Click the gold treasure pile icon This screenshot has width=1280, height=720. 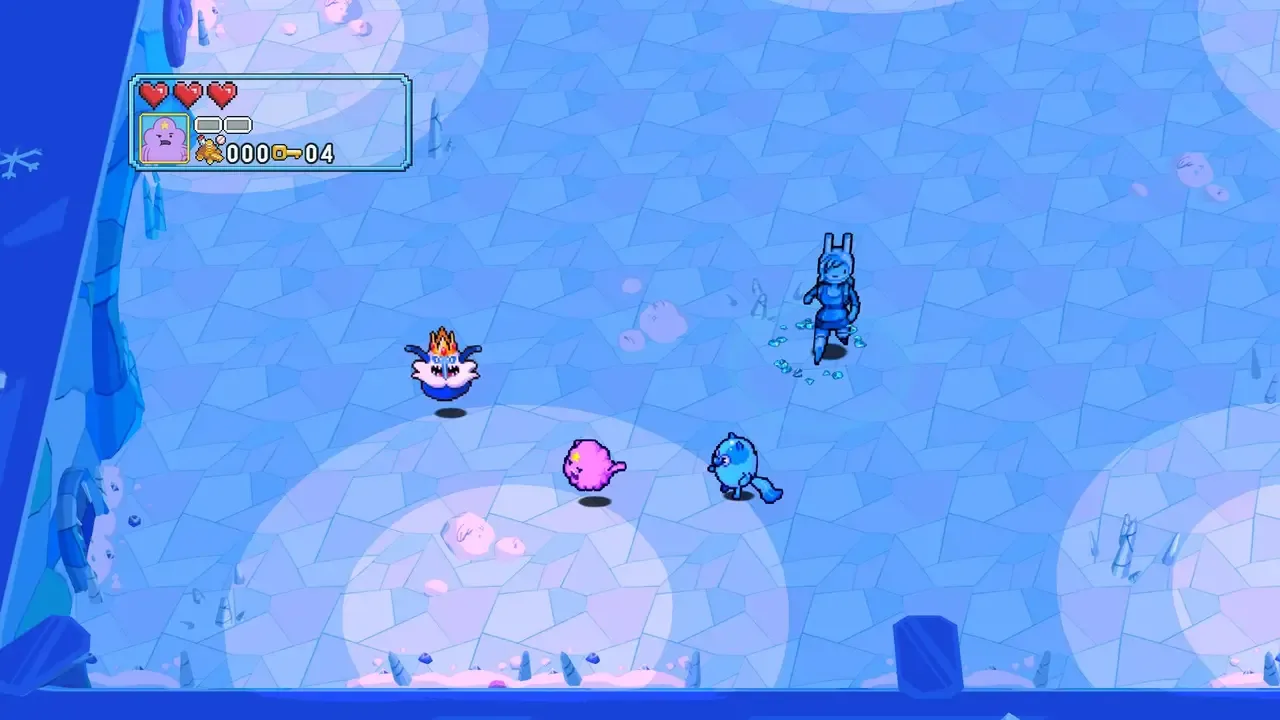211,150
